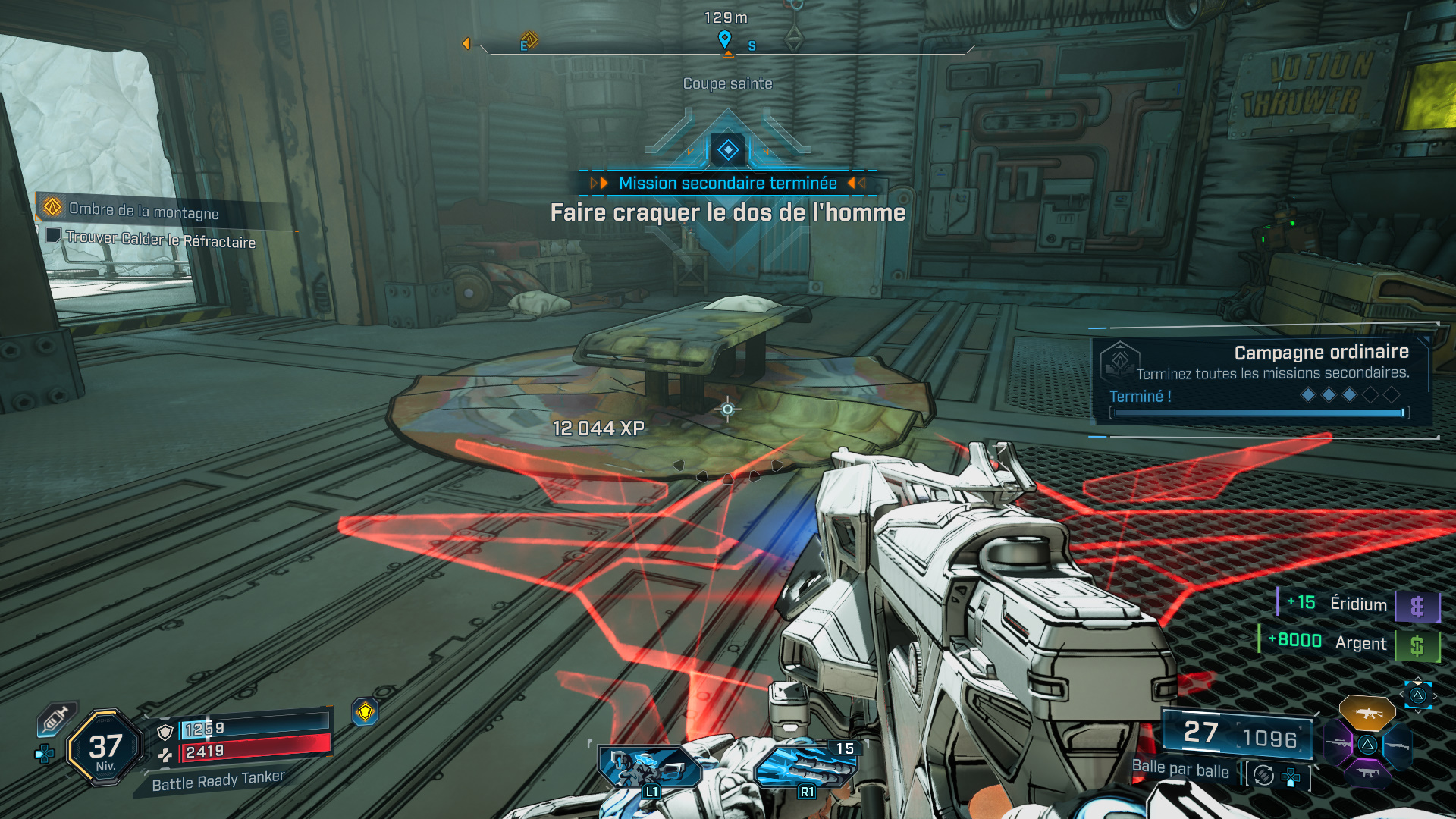The height and width of the screenshot is (819, 1456).
Task: Click the green Argent dollar icon
Action: (x=1417, y=646)
